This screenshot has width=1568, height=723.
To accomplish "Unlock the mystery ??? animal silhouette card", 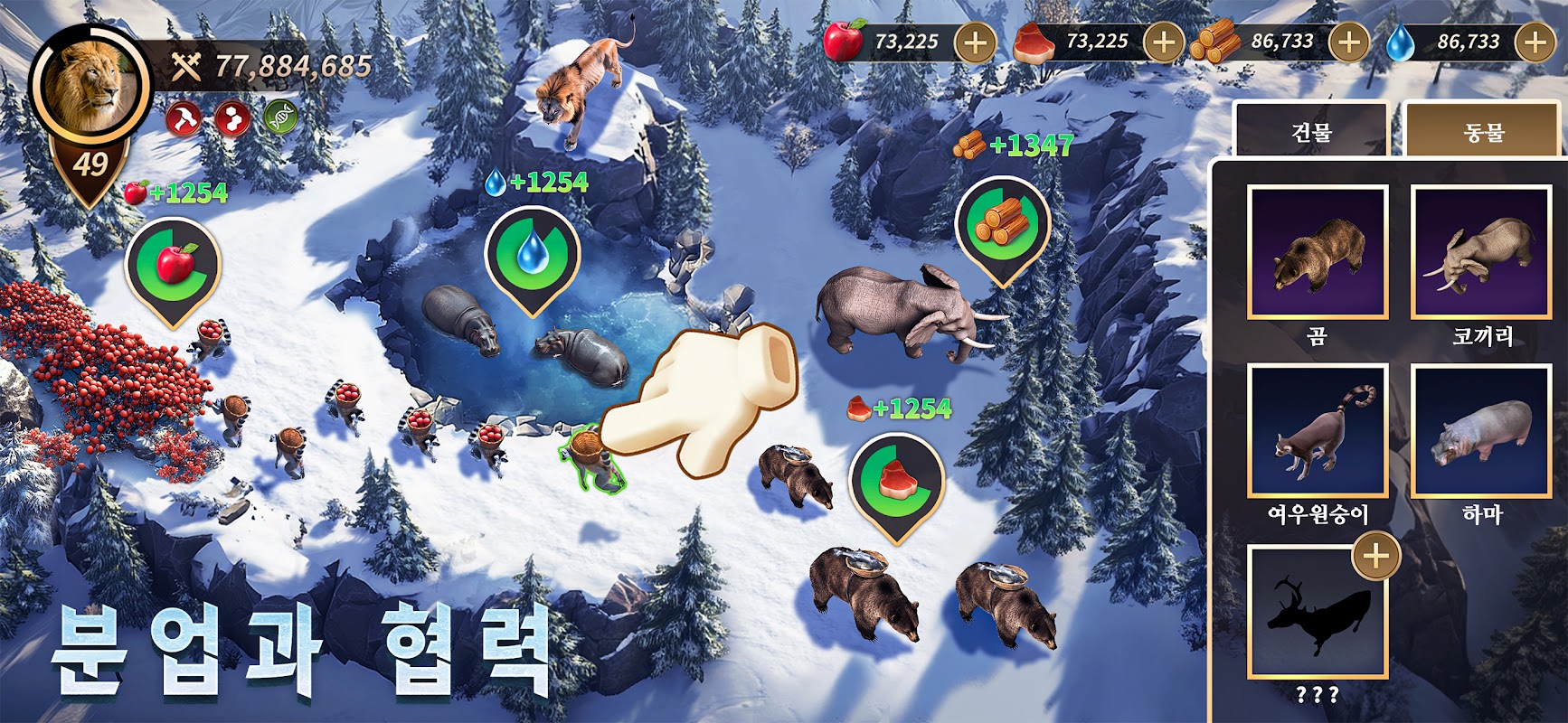I will (1318, 611).
